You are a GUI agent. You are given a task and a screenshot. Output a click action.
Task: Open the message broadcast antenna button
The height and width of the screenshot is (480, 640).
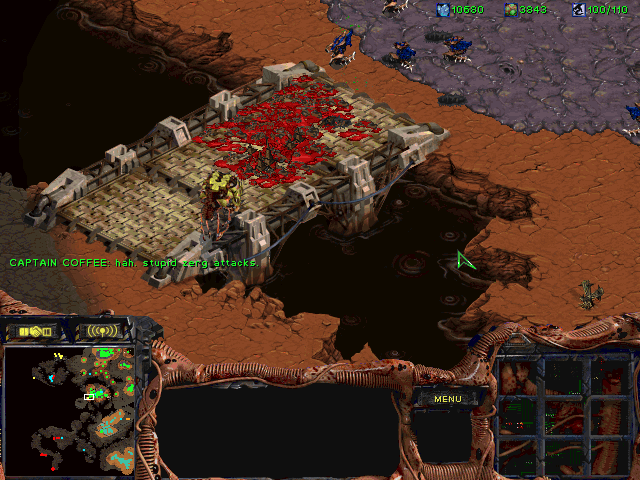103,331
